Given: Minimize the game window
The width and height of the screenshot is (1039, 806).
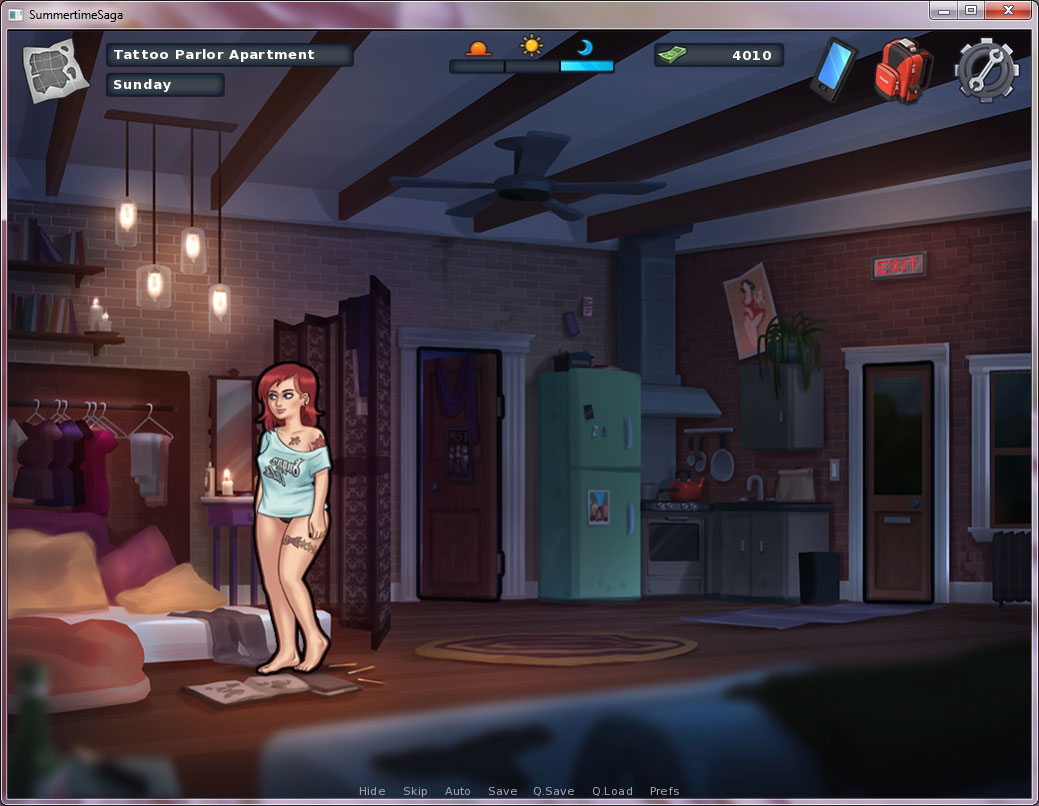Looking at the screenshot, I should [x=943, y=10].
